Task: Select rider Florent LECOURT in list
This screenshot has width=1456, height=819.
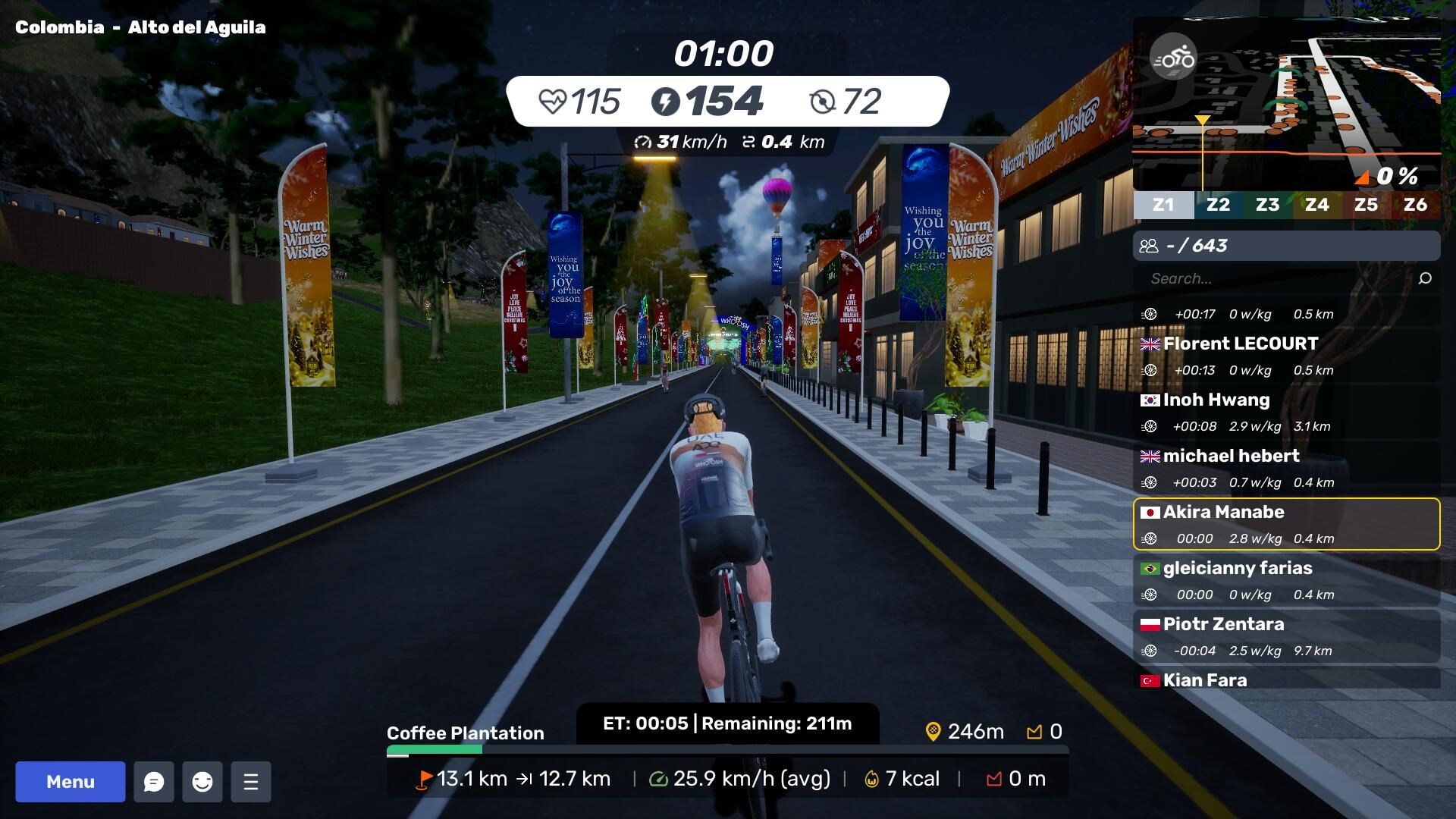Action: click(1286, 356)
